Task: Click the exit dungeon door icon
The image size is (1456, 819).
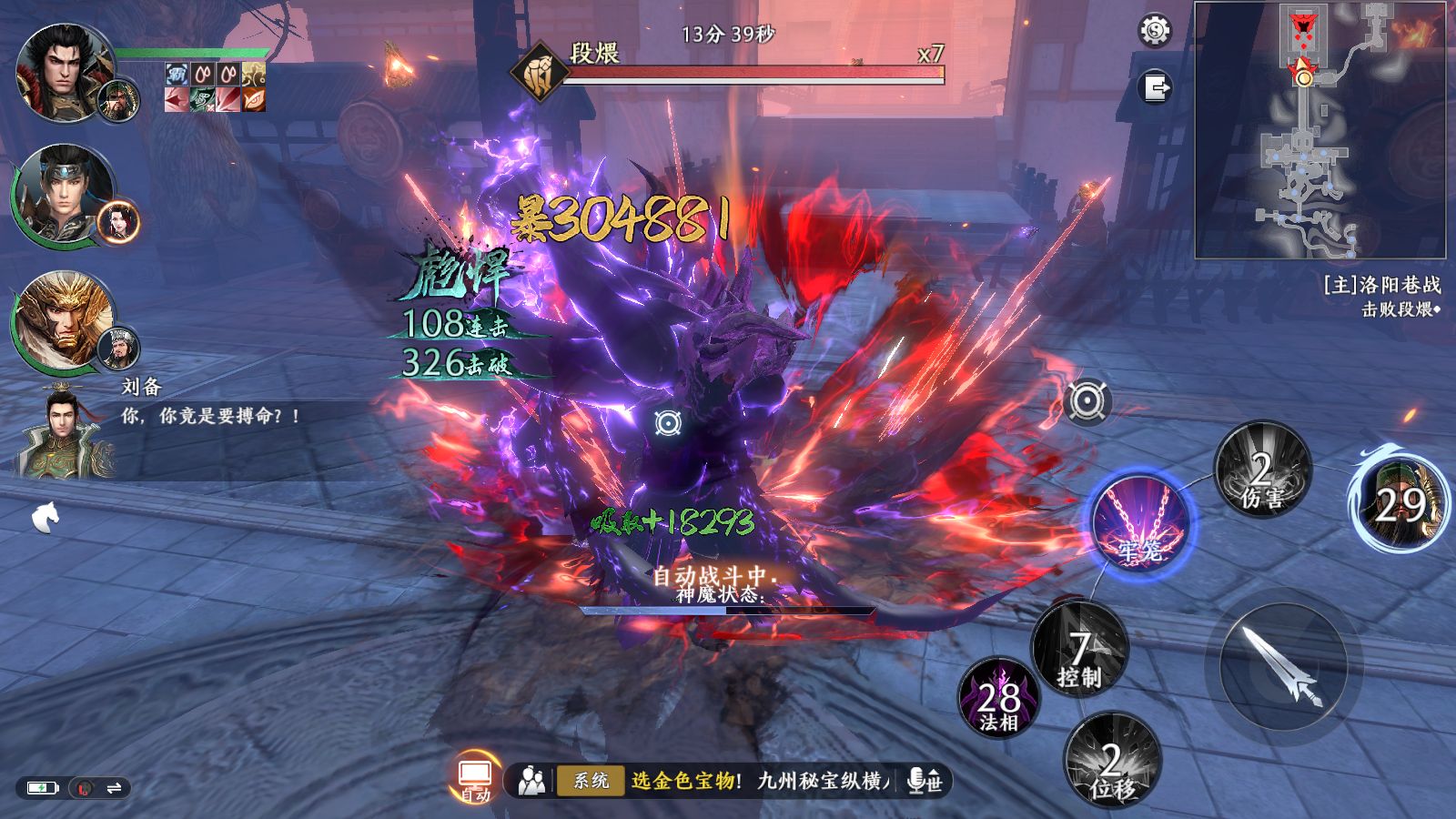Action: point(1155,88)
